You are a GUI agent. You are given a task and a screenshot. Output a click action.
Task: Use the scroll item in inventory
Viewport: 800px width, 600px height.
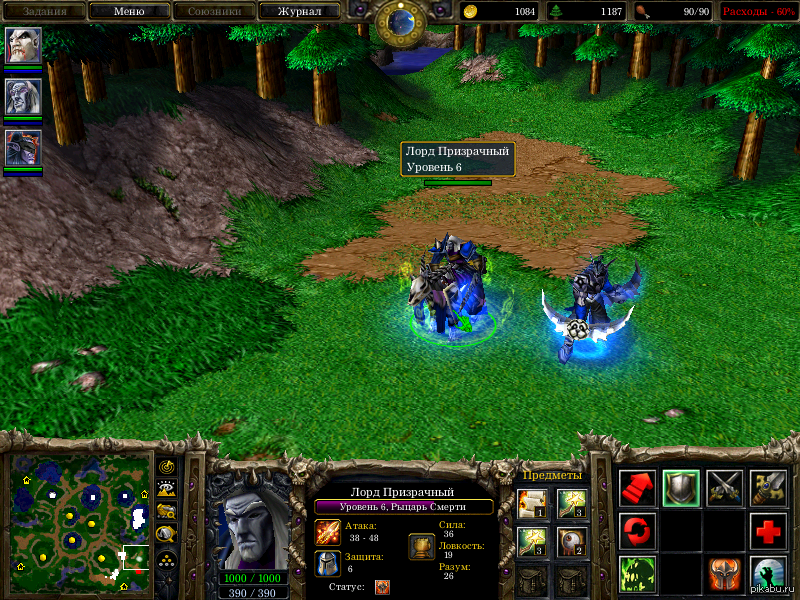[531, 503]
